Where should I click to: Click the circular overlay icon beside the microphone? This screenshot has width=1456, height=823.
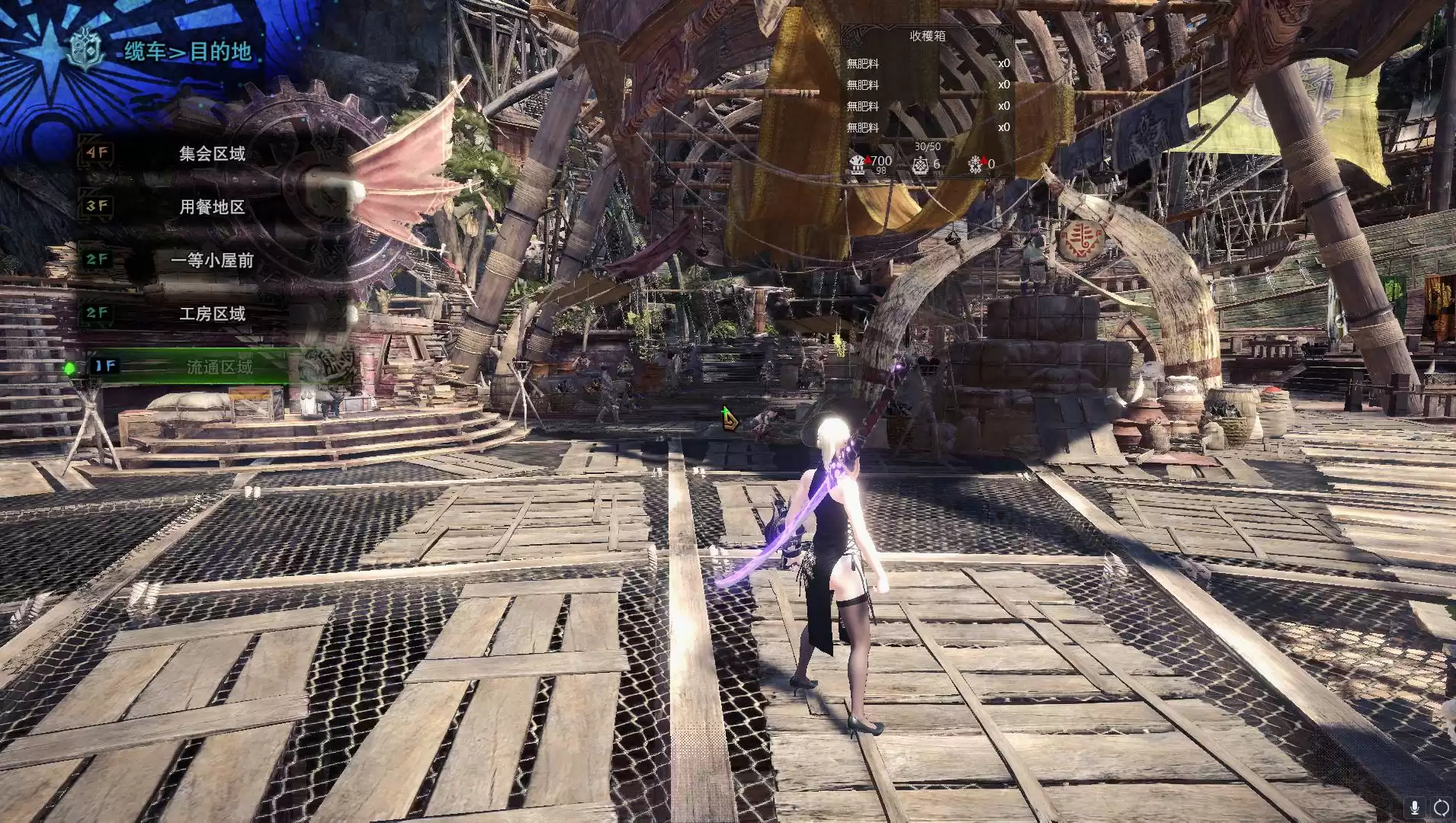point(1441,807)
